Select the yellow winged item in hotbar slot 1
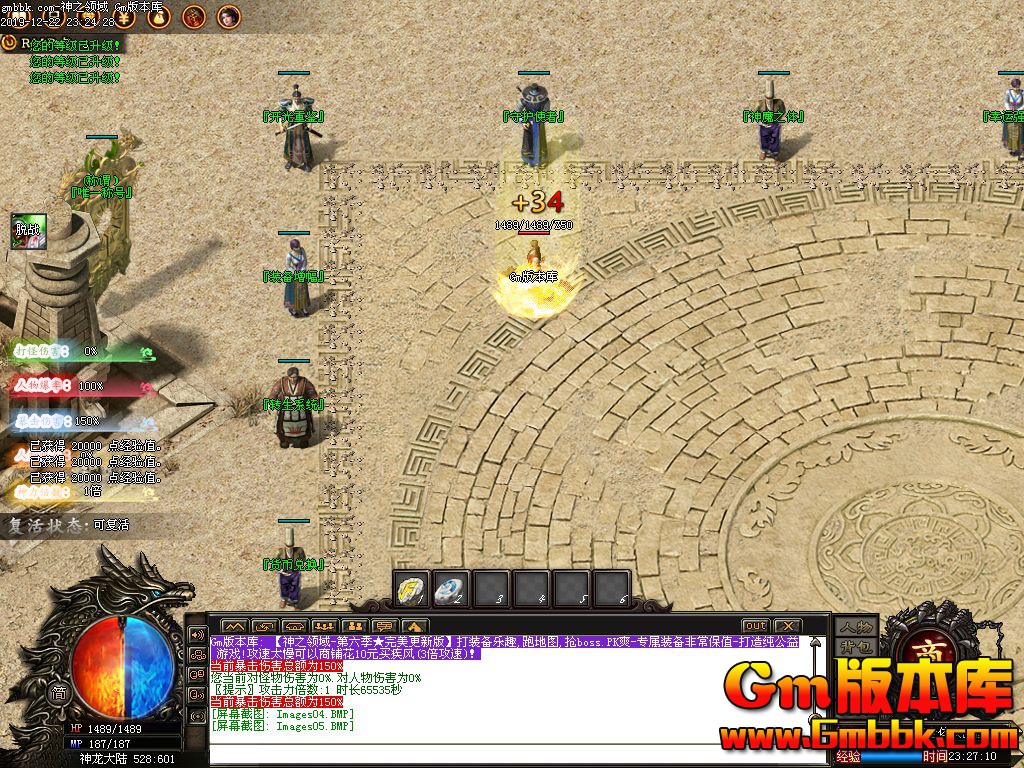The width and height of the screenshot is (1024, 768). click(x=410, y=588)
